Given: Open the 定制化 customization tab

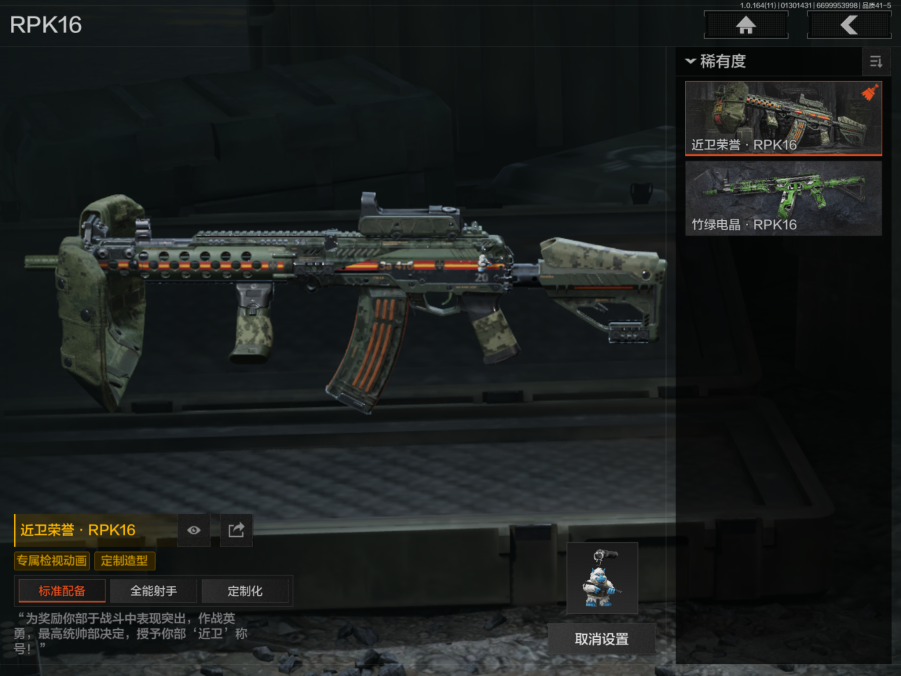Looking at the screenshot, I should click(x=245, y=590).
